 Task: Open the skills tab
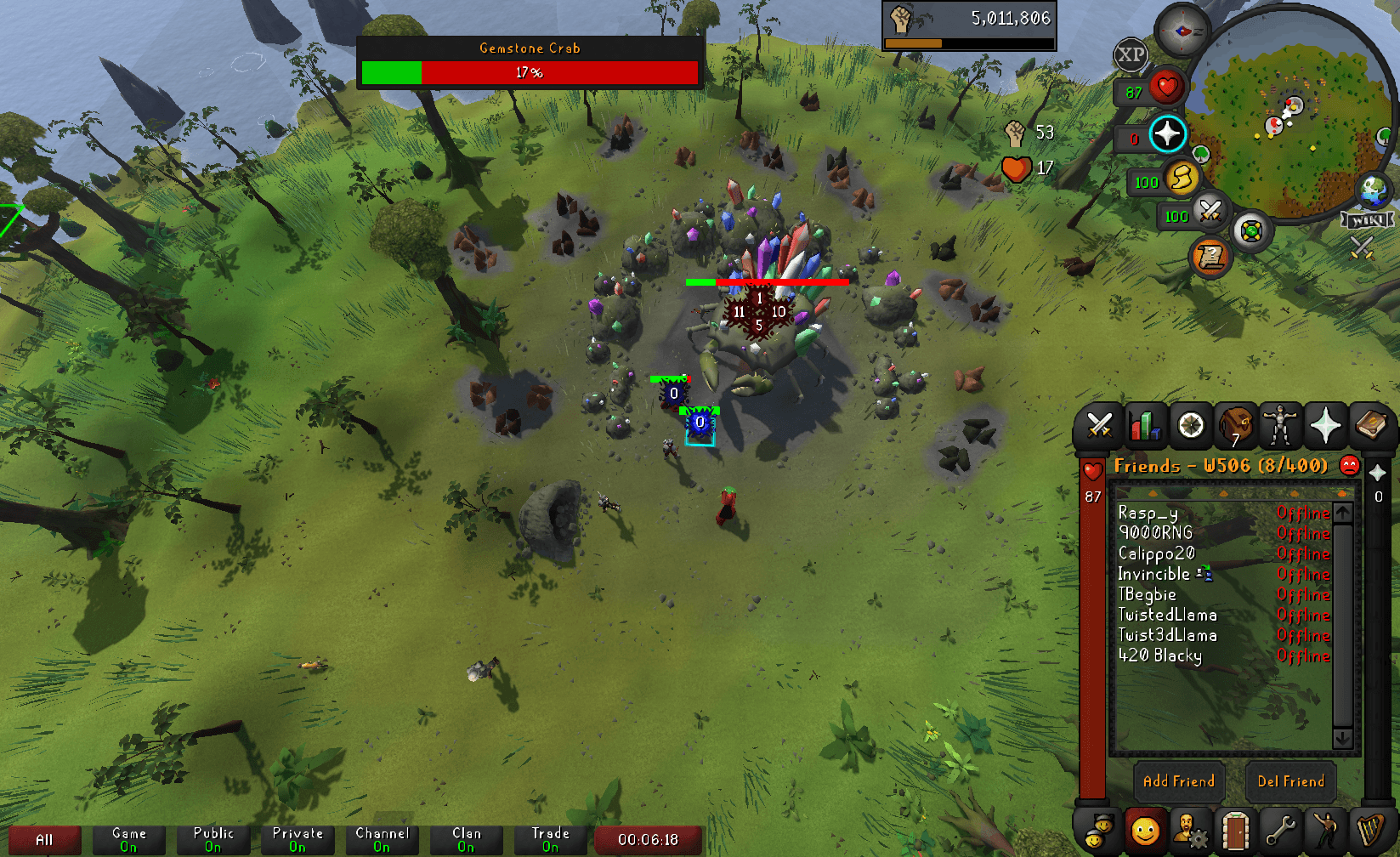coord(1145,425)
